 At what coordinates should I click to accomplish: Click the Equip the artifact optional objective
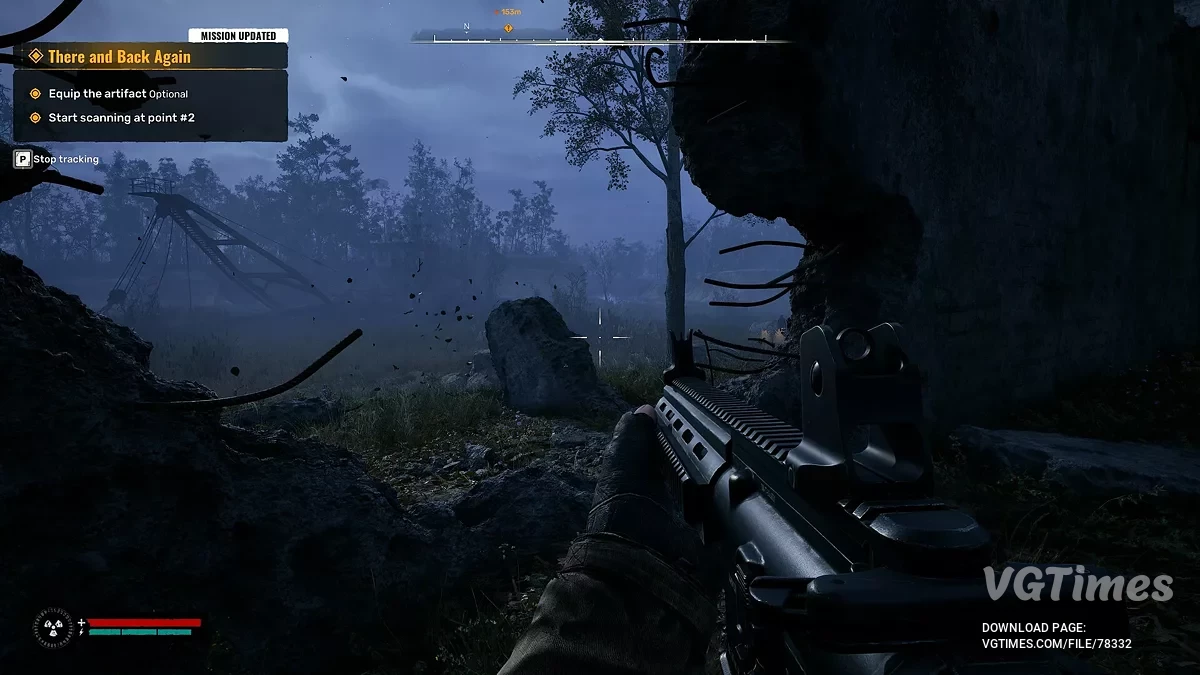click(117, 93)
